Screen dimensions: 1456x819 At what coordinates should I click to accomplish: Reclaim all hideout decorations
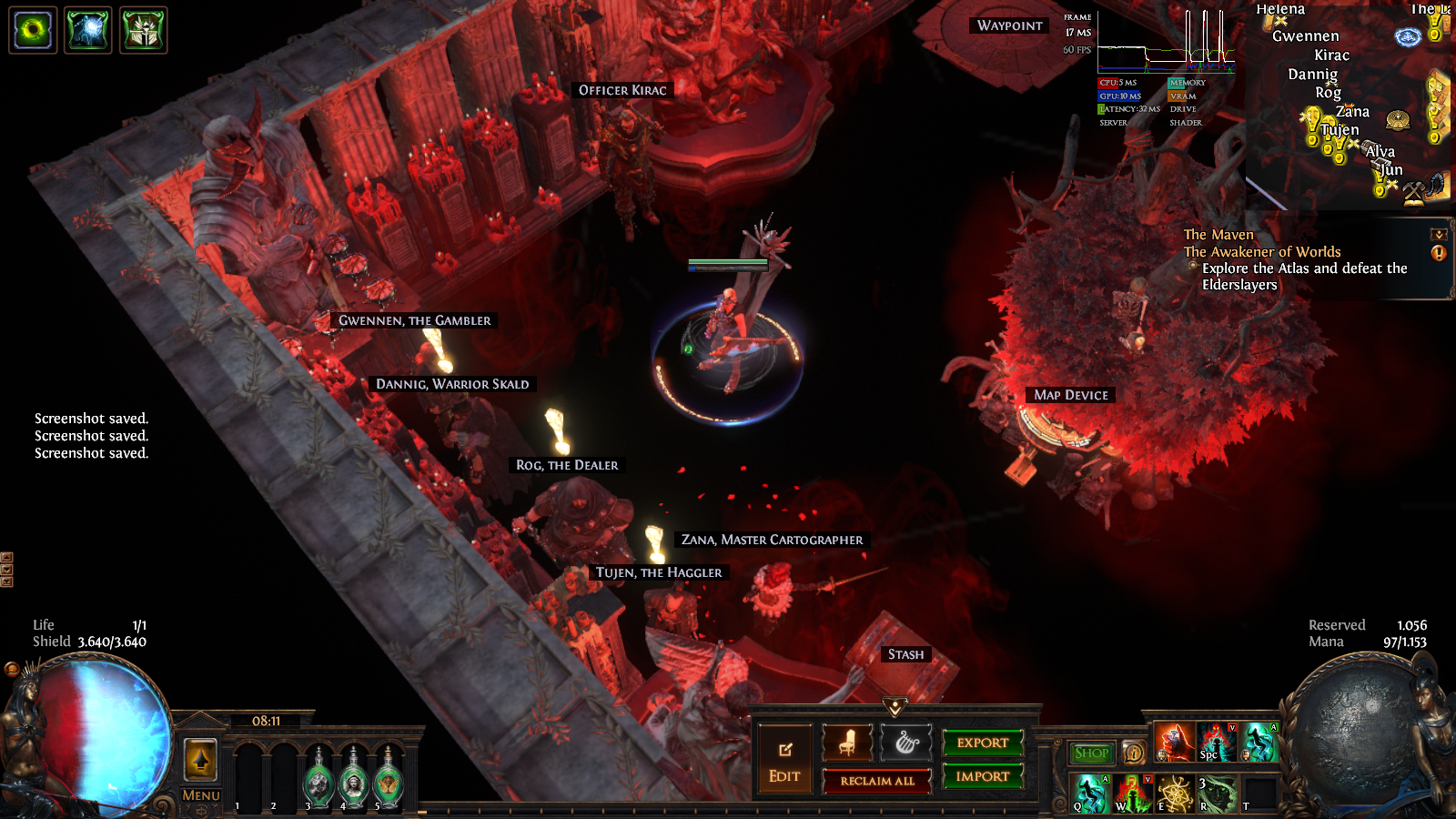tap(877, 781)
